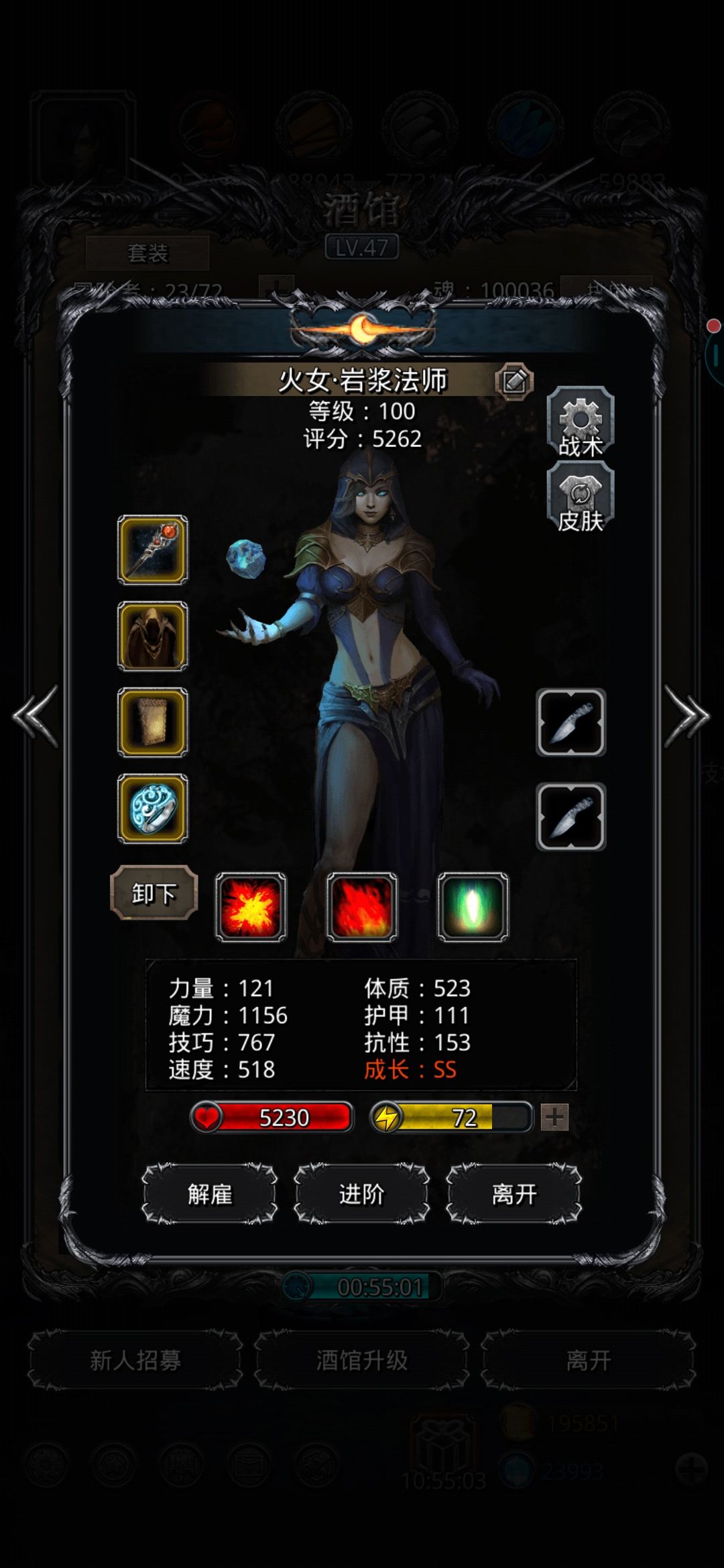
Task: Select the blue ring accessory slot
Action: (153, 809)
